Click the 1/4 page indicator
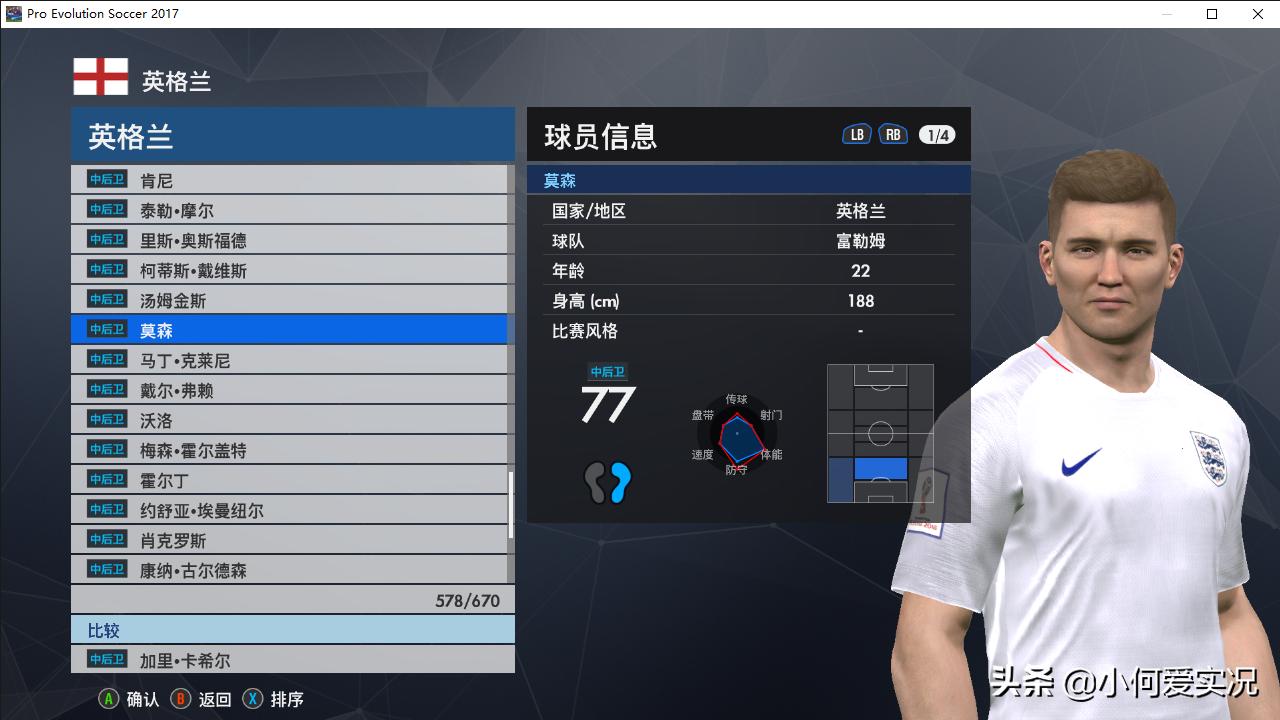 click(x=936, y=132)
